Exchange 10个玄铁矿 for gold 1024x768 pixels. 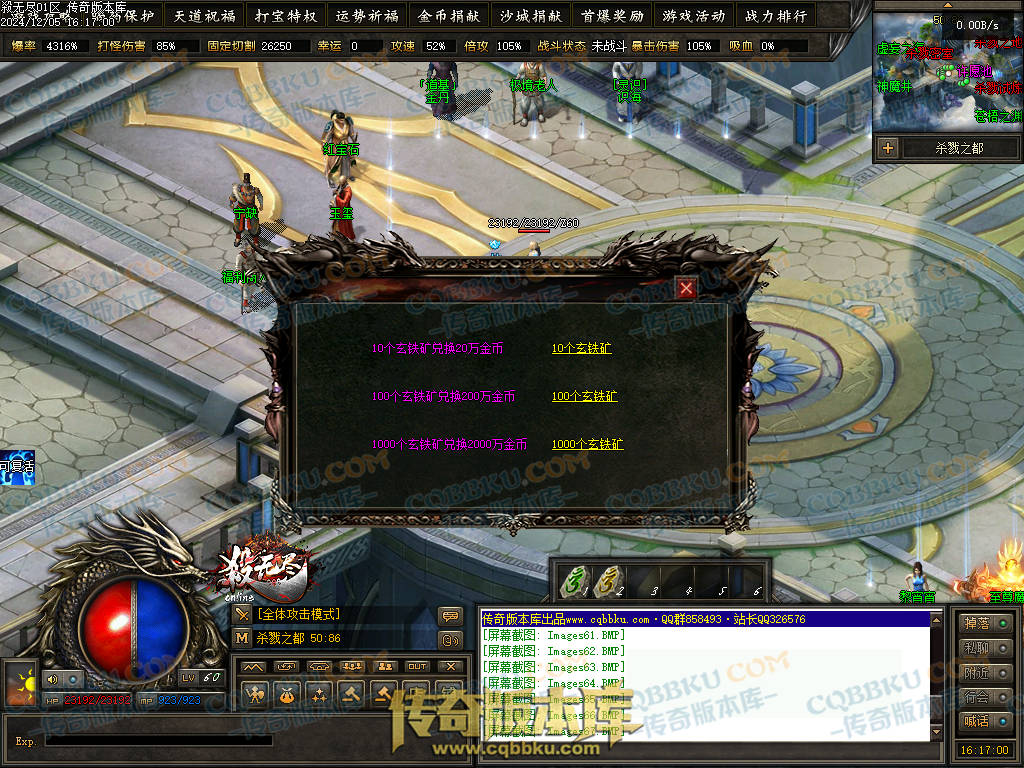click(x=581, y=349)
